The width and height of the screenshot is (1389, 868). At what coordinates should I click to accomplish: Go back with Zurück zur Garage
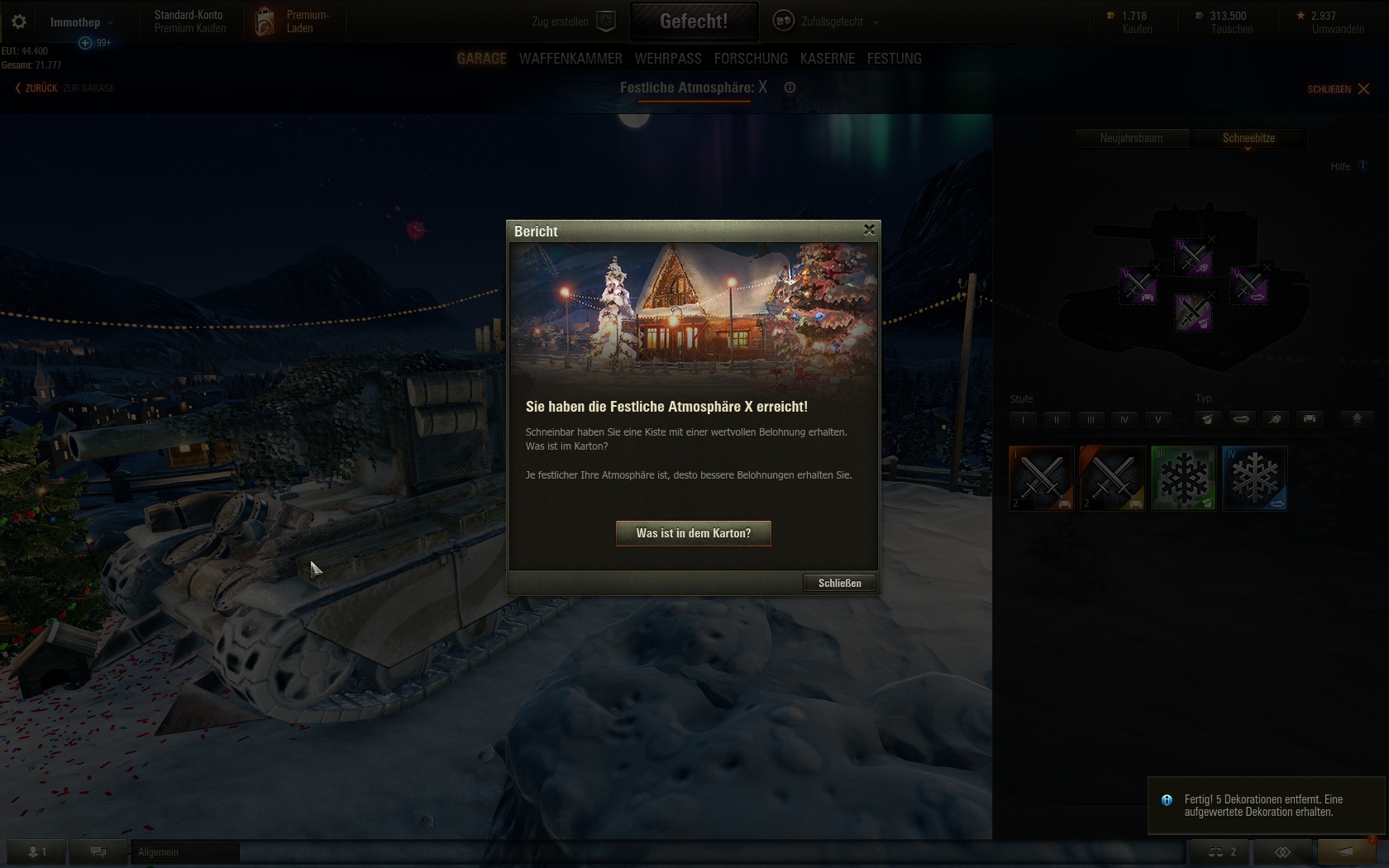click(x=64, y=88)
